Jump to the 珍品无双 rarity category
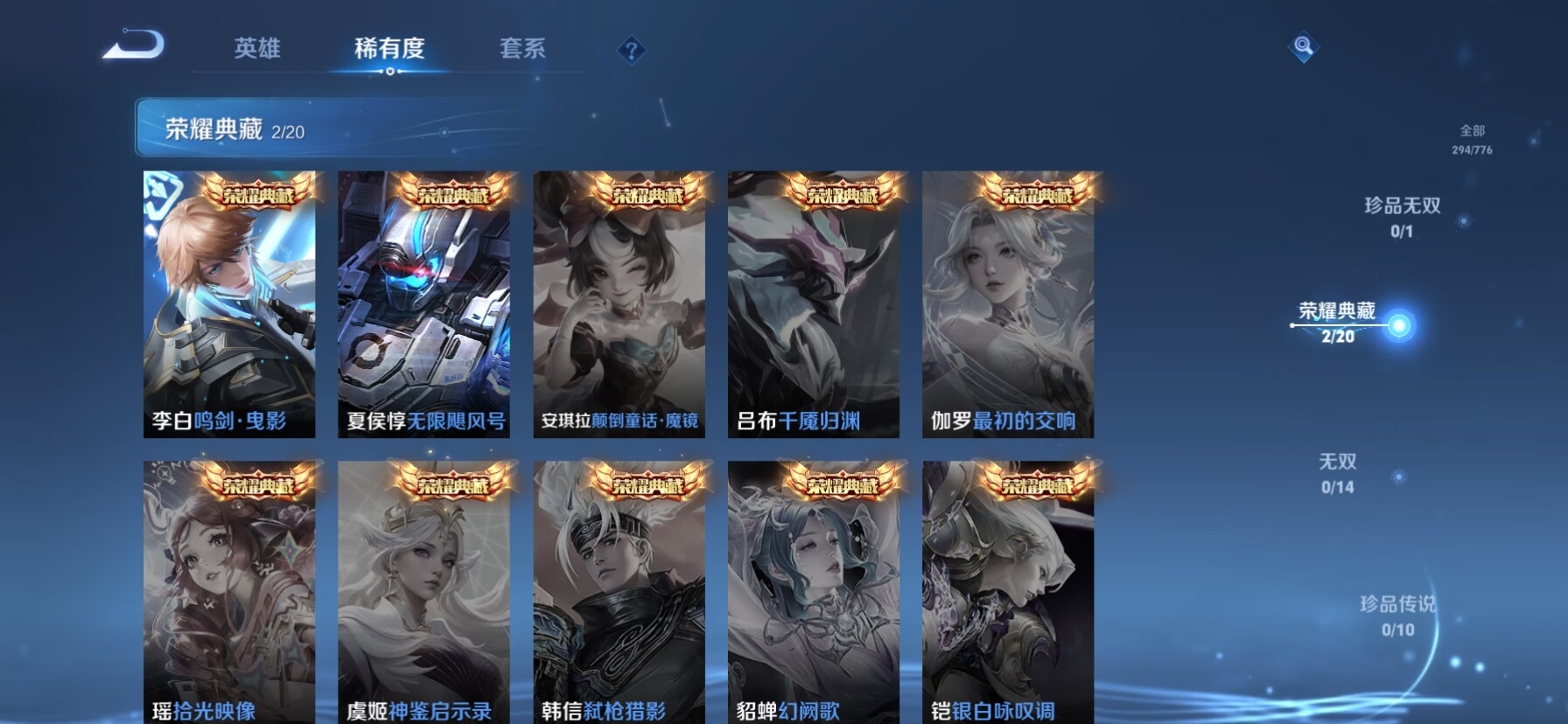Viewport: 1568px width, 724px height. click(x=1402, y=216)
